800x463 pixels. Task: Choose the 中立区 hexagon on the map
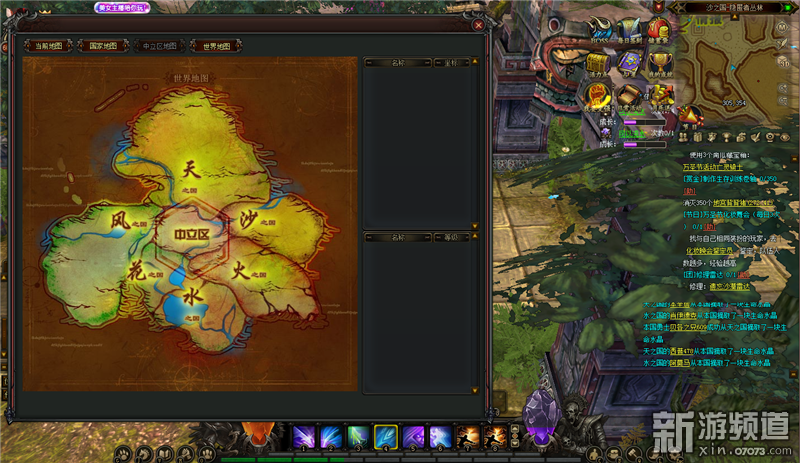[x=191, y=235]
